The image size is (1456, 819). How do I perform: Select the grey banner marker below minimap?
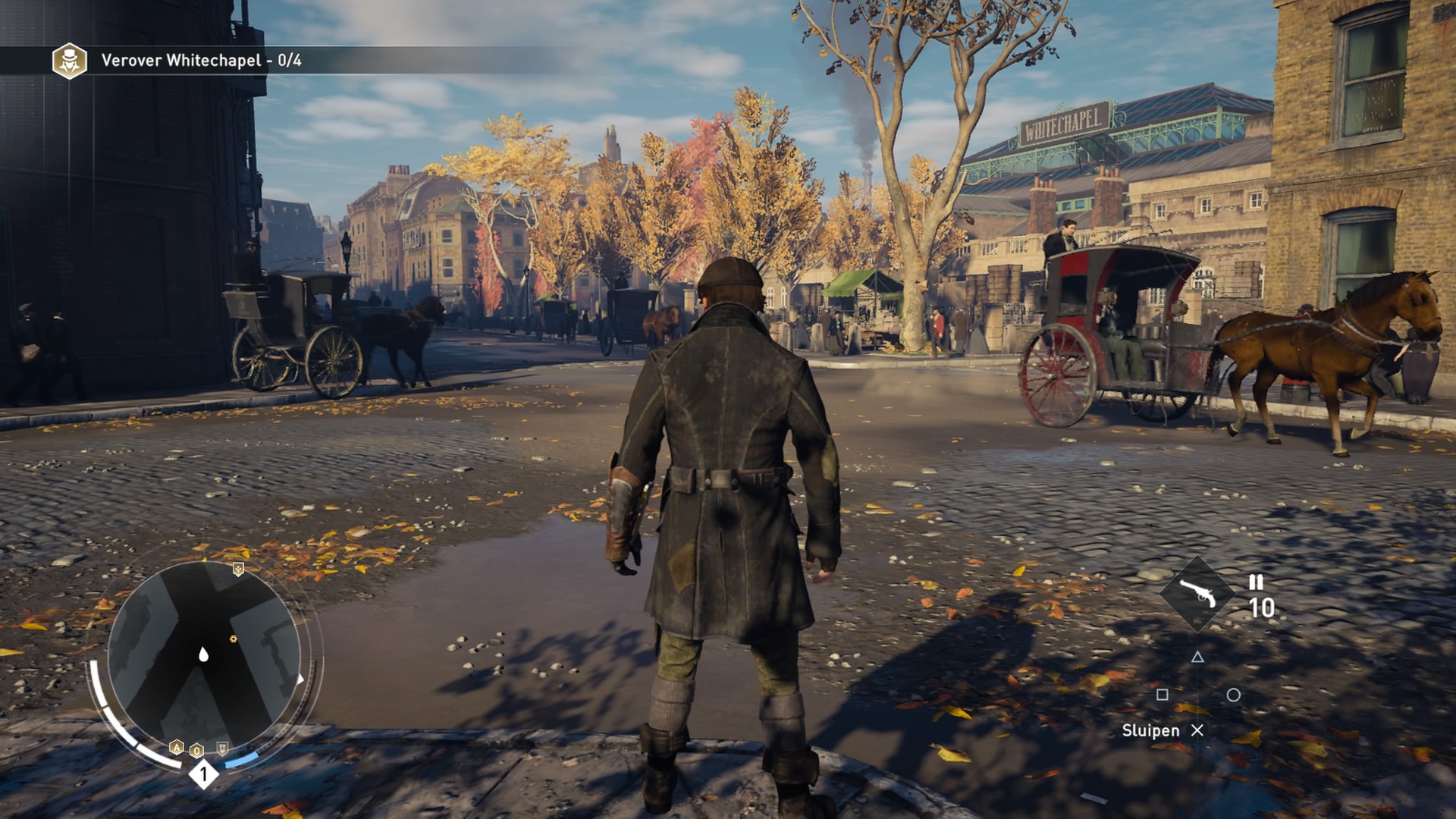(x=222, y=748)
